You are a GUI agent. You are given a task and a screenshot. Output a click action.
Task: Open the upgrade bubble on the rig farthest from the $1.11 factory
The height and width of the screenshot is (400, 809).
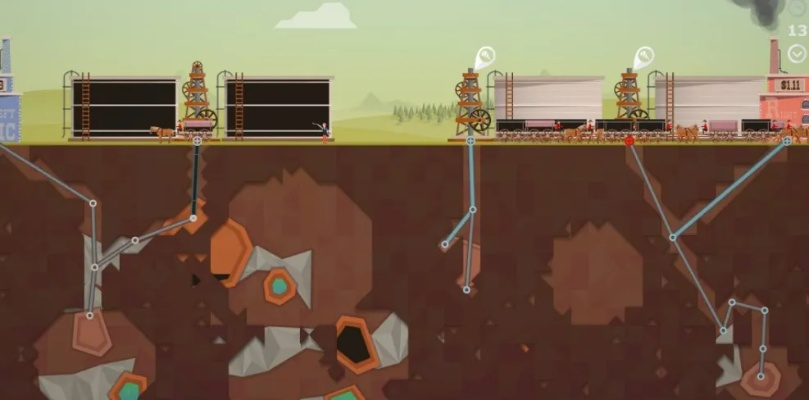[x=485, y=56]
